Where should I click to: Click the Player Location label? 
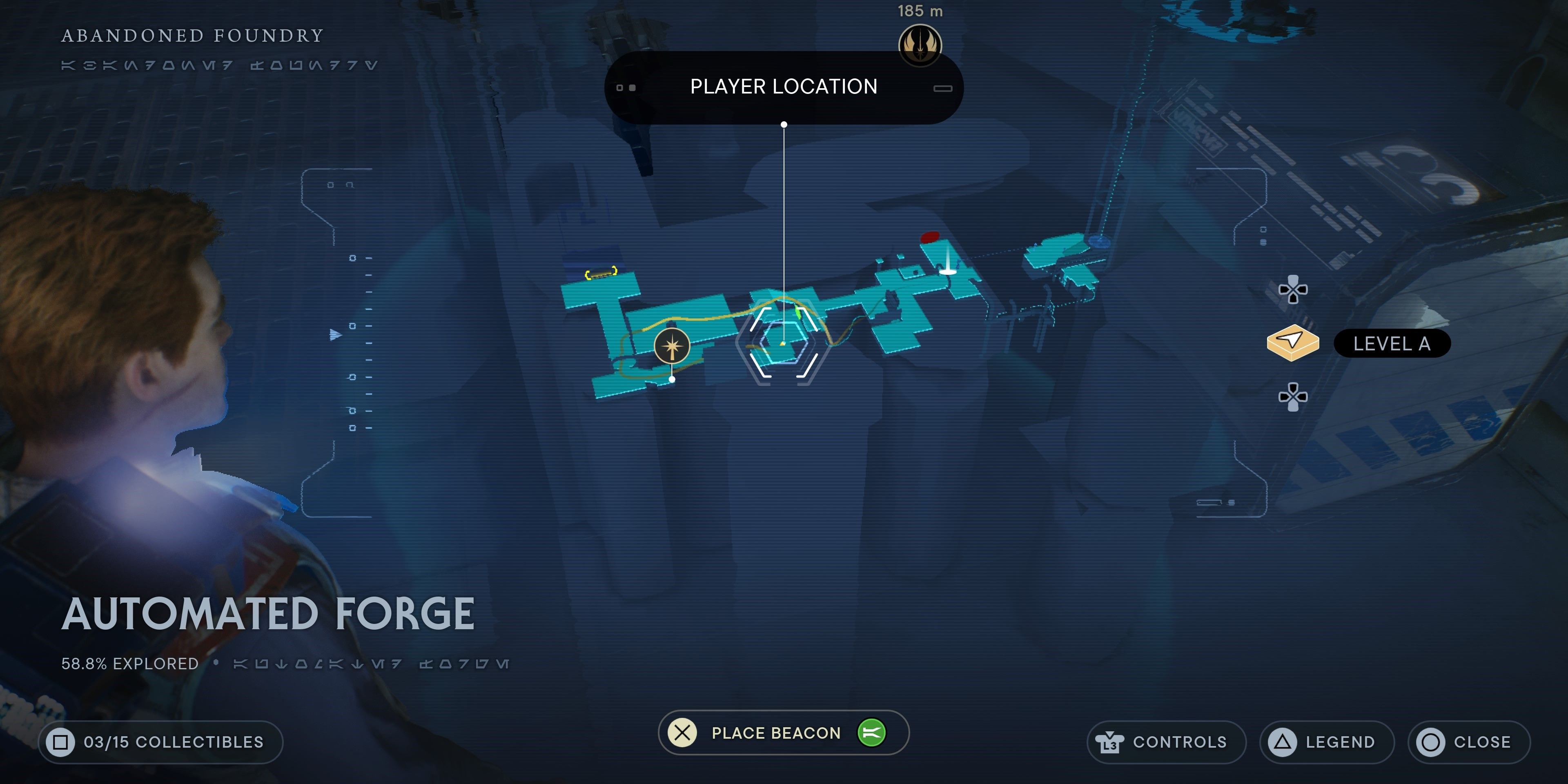tap(784, 87)
